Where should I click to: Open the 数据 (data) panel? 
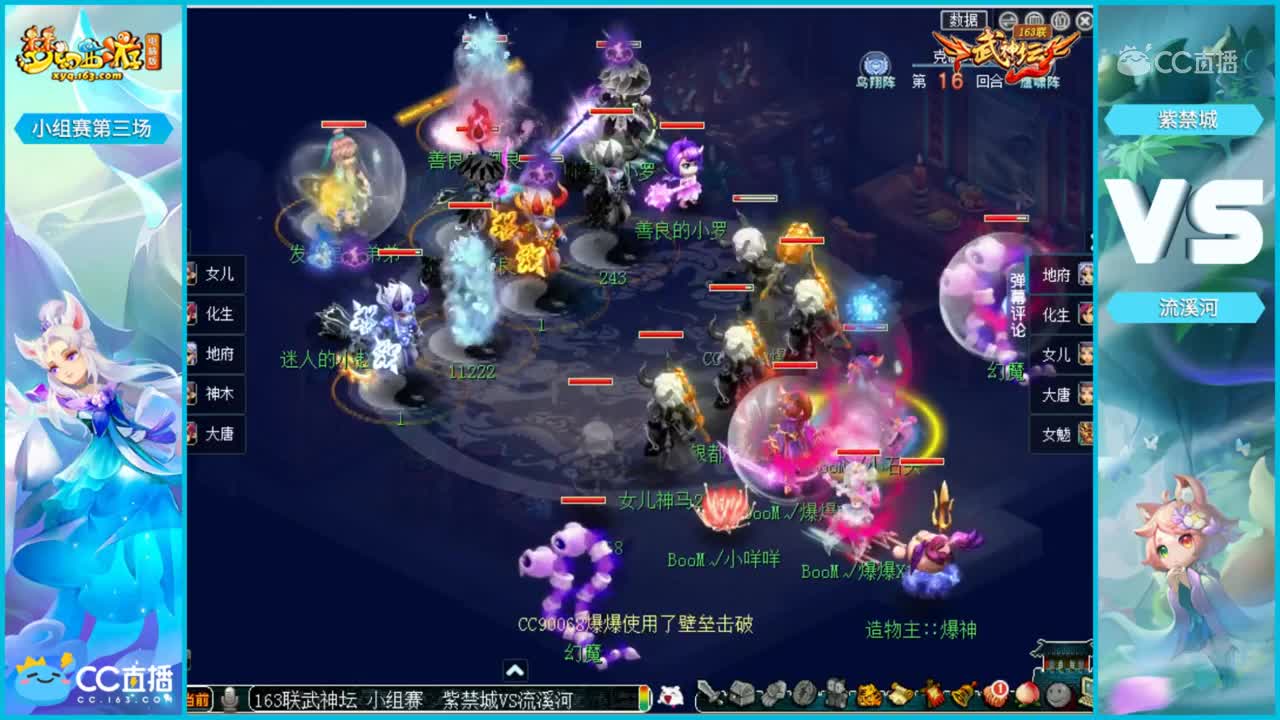point(961,21)
